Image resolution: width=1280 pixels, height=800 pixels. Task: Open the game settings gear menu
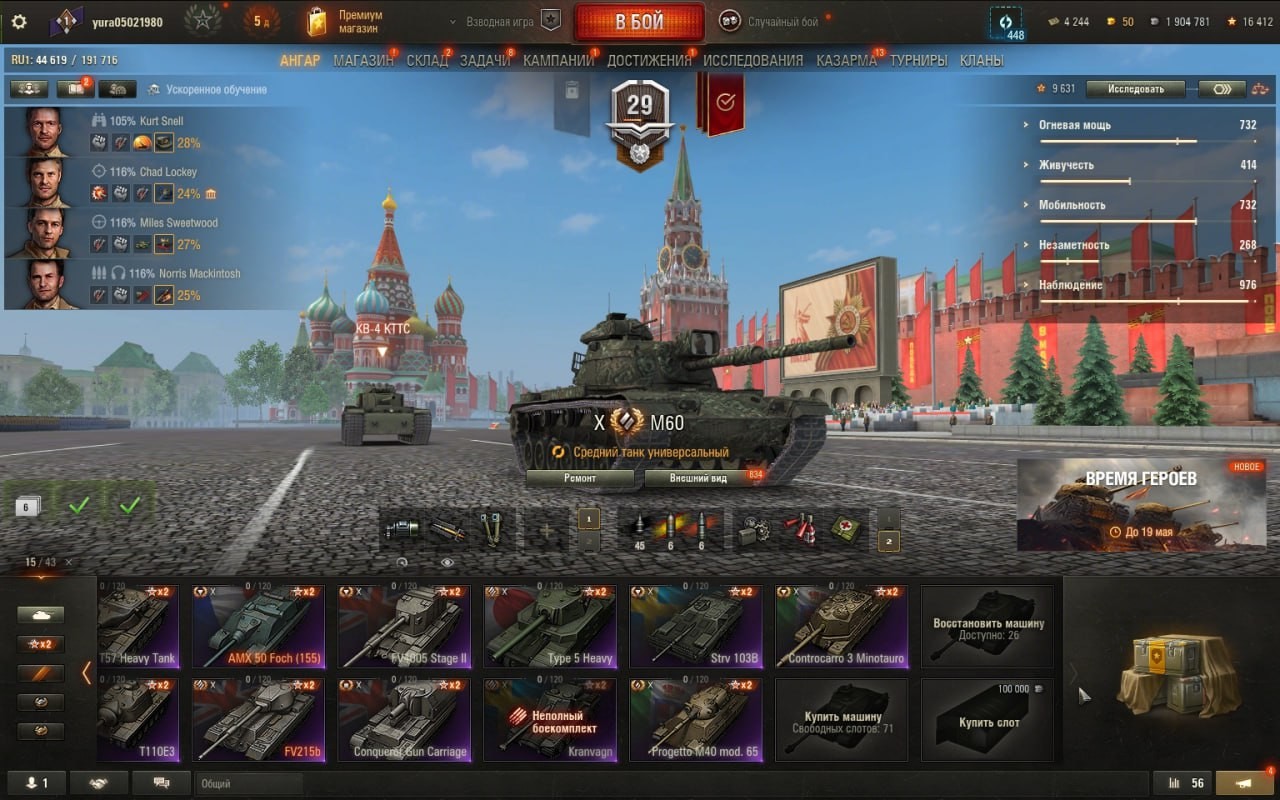pos(18,22)
